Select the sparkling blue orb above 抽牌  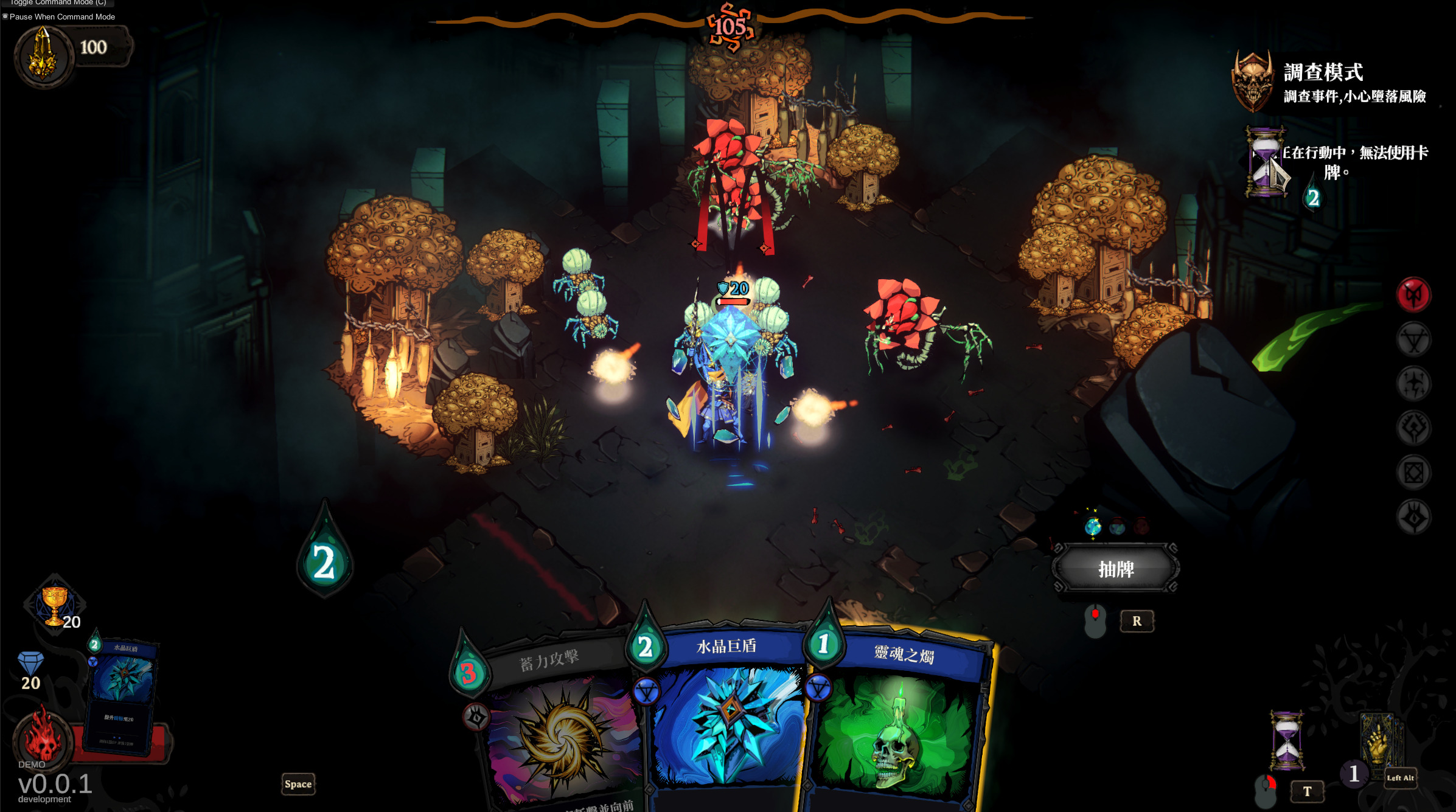pyautogui.click(x=1093, y=526)
